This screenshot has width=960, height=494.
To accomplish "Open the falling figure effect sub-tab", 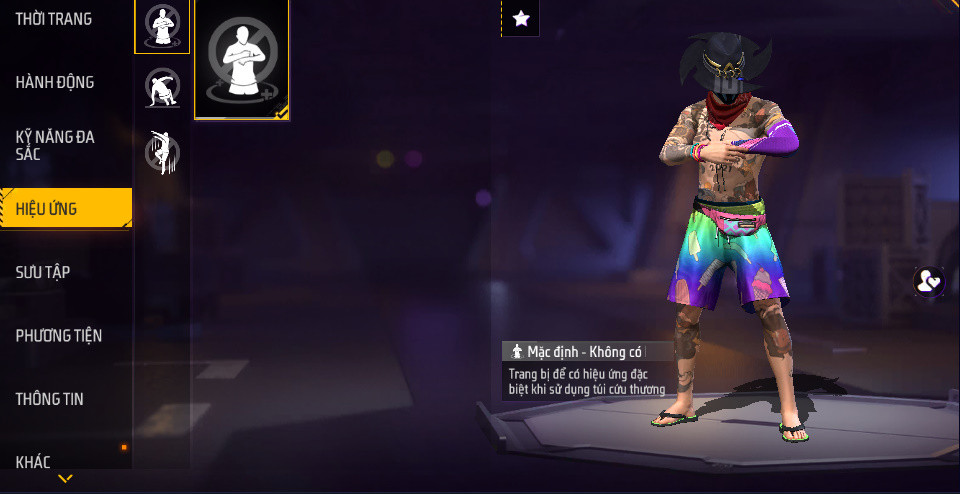I will tap(162, 152).
